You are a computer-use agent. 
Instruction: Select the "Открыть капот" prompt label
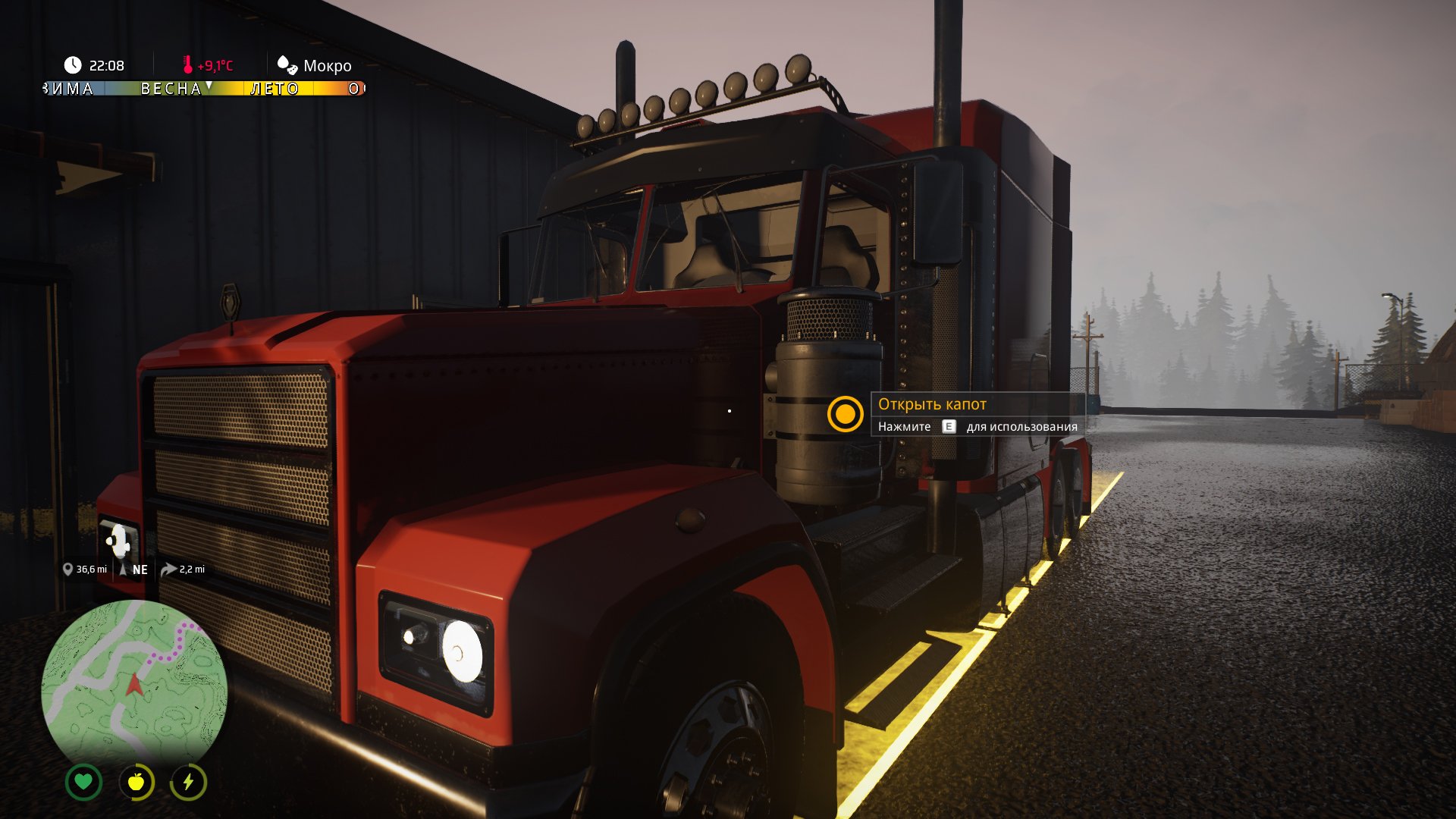[x=932, y=404]
